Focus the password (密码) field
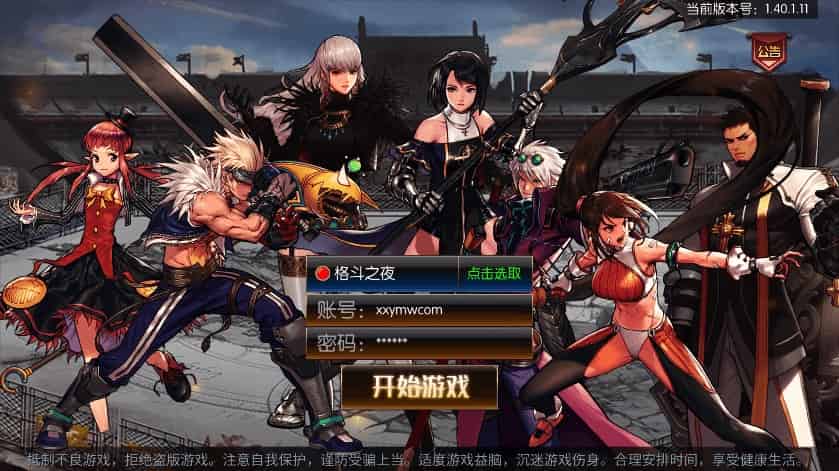The width and height of the screenshot is (839, 471). (445, 342)
